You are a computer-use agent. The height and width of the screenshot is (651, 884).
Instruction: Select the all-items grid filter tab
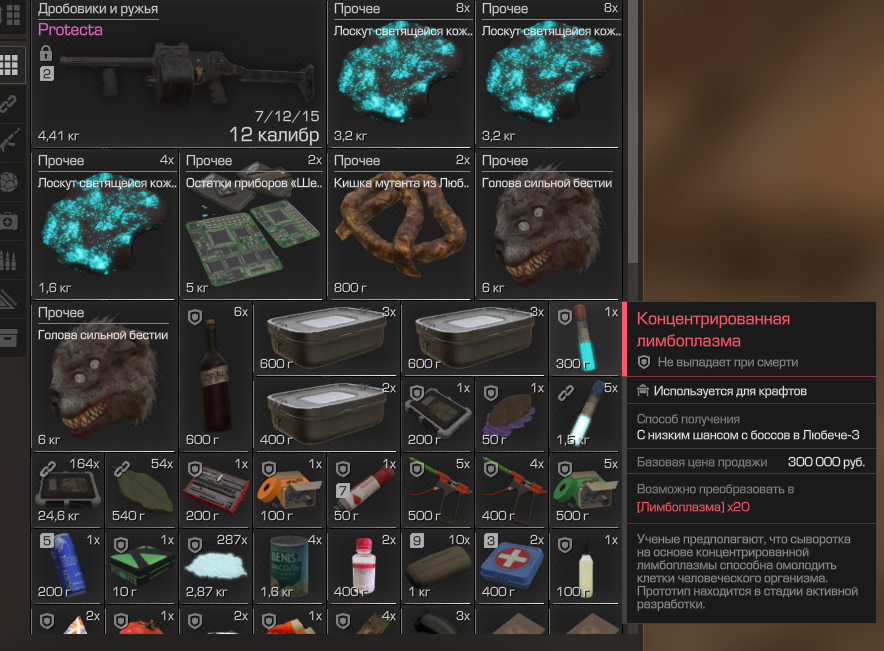10,65
